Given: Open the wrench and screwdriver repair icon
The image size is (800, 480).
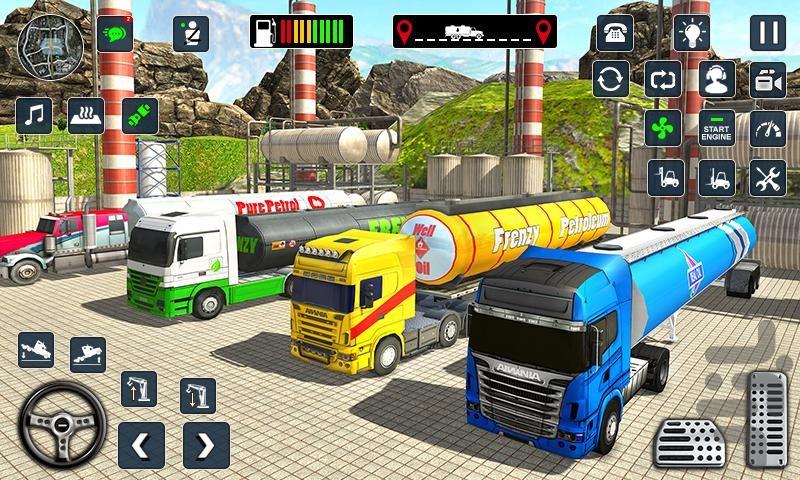Looking at the screenshot, I should [767, 178].
